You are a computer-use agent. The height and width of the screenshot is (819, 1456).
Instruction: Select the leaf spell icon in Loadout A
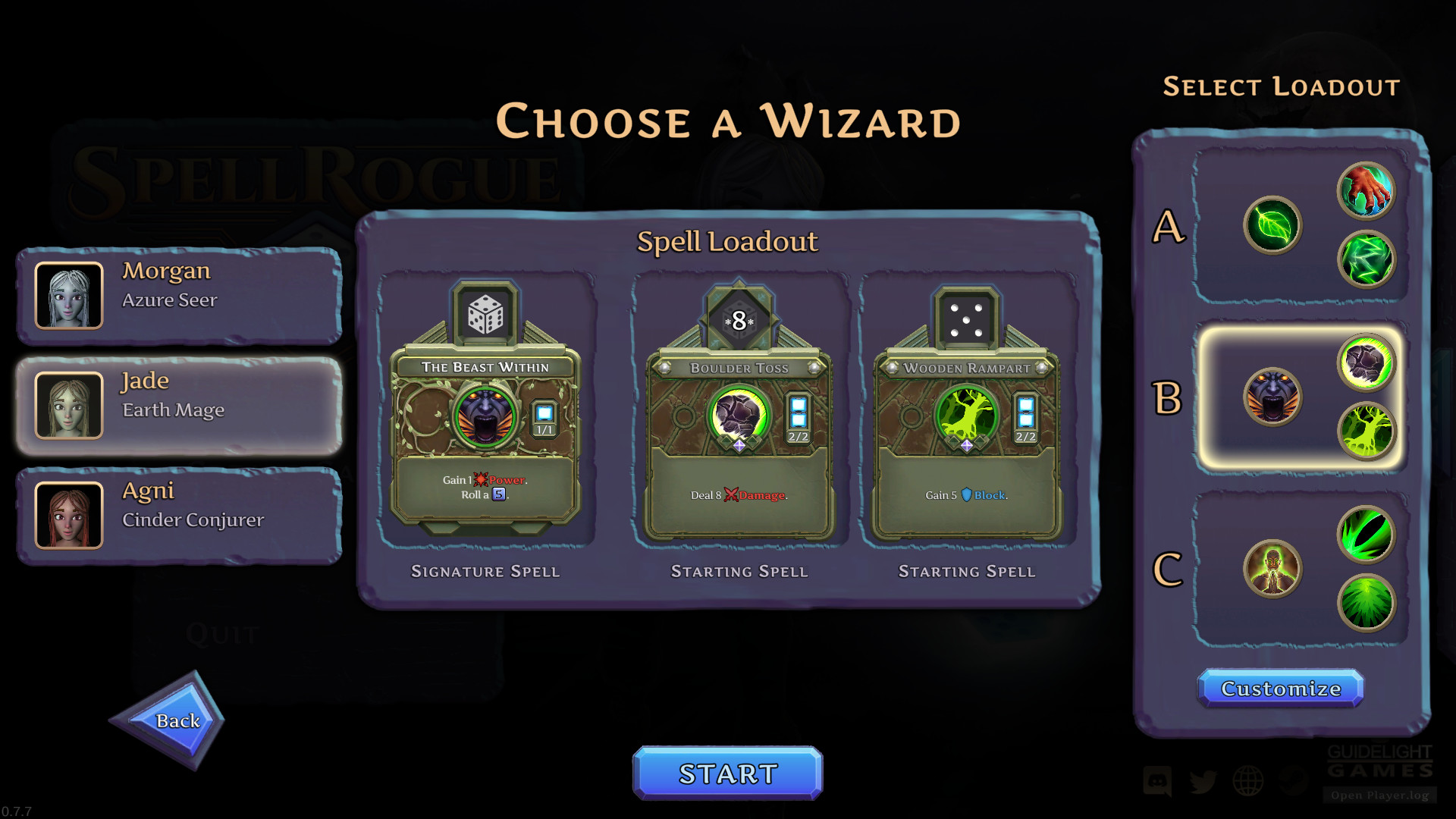point(1273,226)
